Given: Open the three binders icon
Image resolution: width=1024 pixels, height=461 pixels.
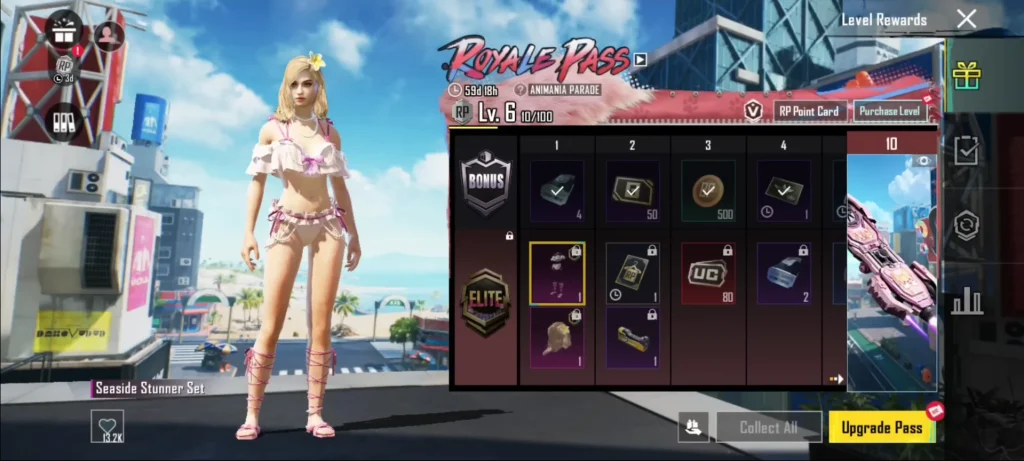Looking at the screenshot, I should click(65, 122).
